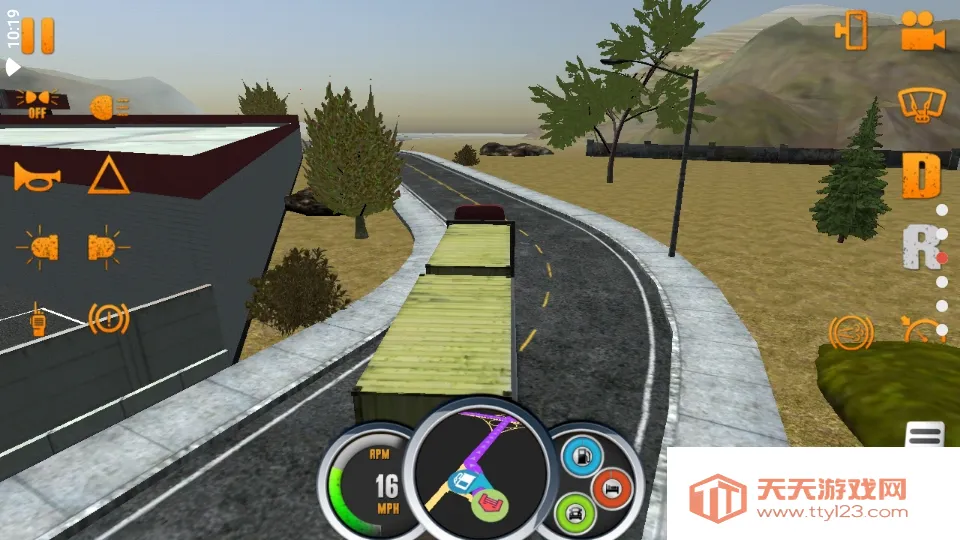Screen dimensions: 960x540
Task: Shift into Reverse gear
Action: click(920, 247)
